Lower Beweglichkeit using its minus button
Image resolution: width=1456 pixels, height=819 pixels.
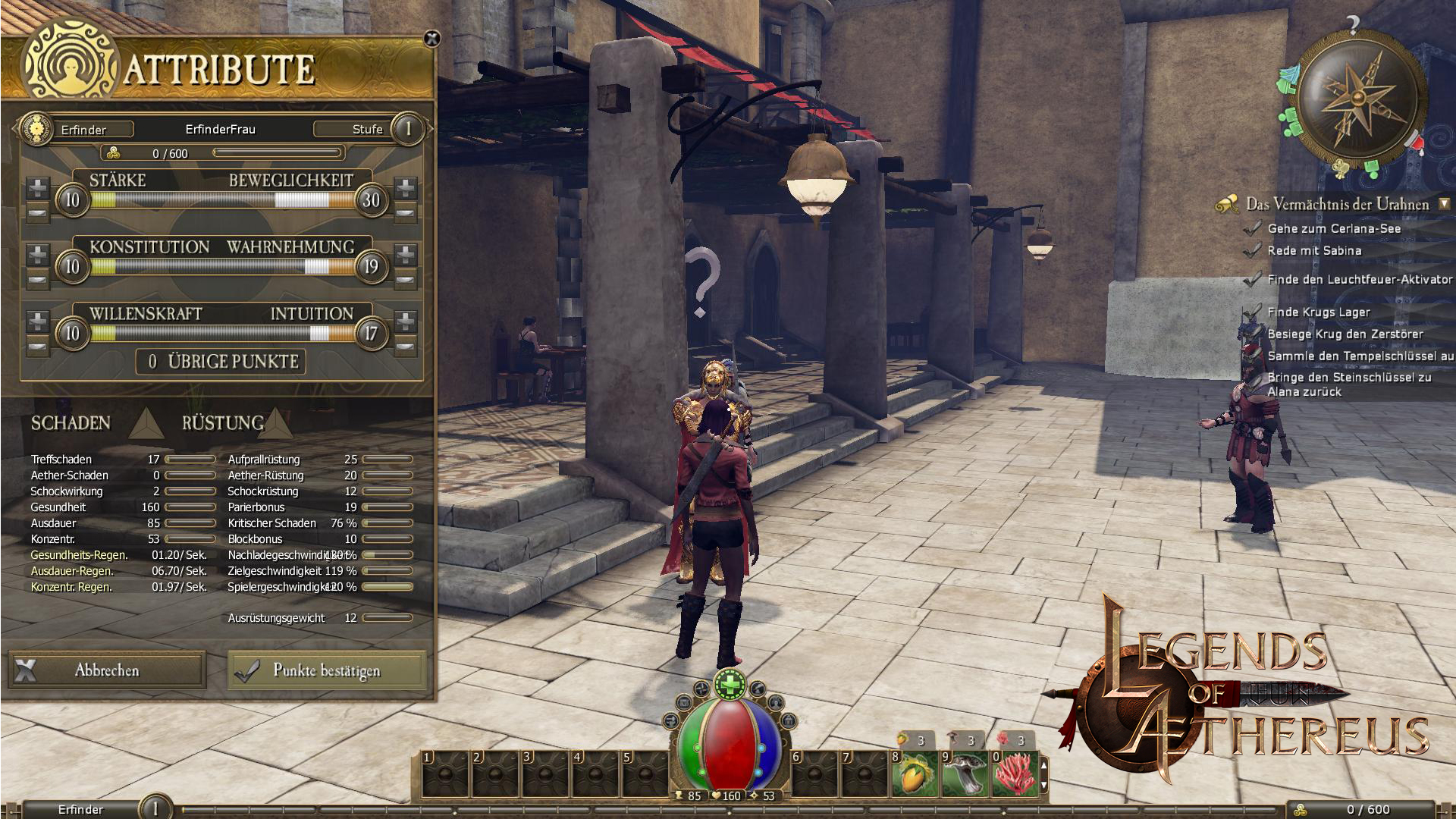[406, 215]
